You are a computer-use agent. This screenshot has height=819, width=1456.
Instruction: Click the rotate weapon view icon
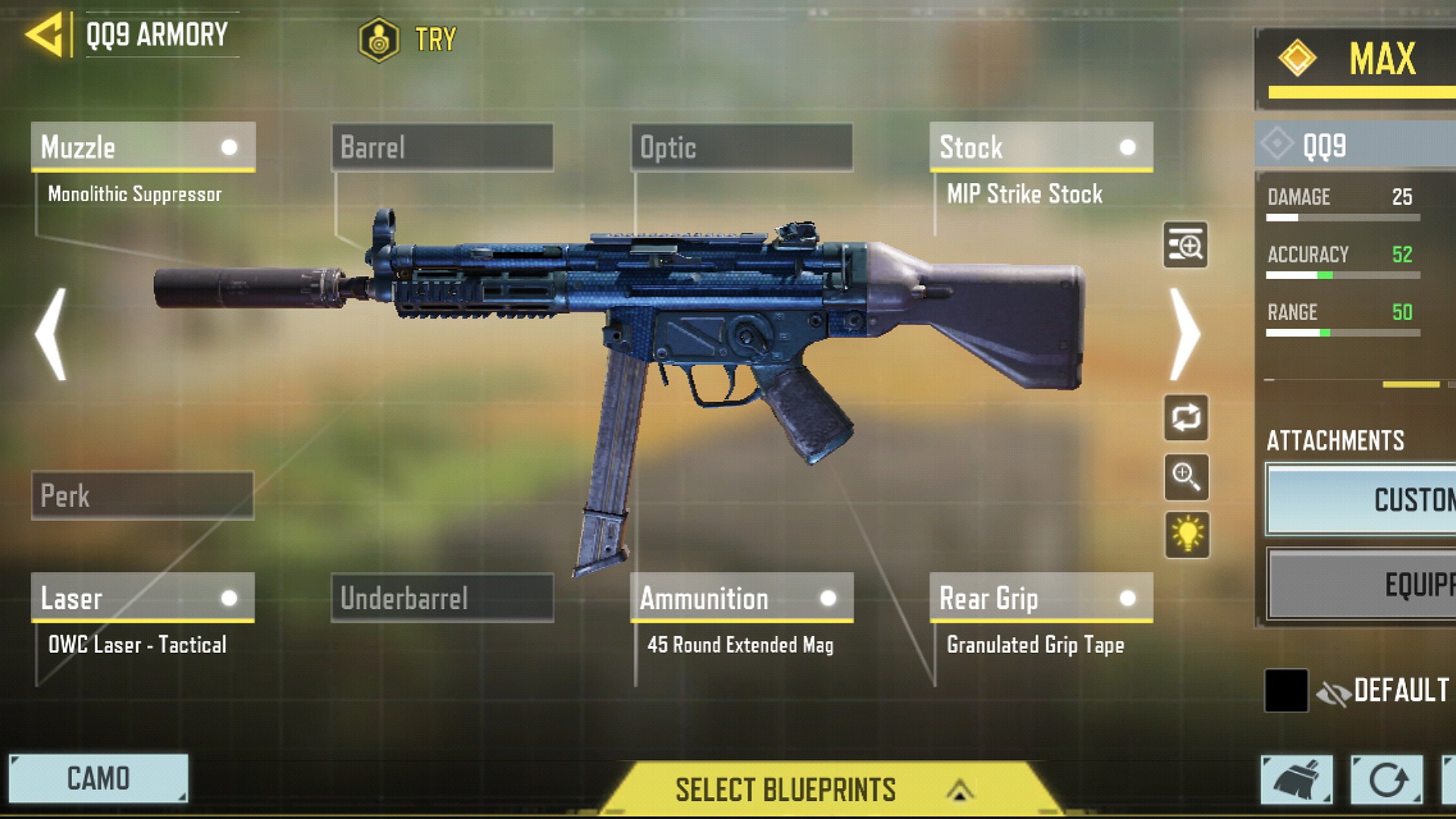(x=1186, y=418)
